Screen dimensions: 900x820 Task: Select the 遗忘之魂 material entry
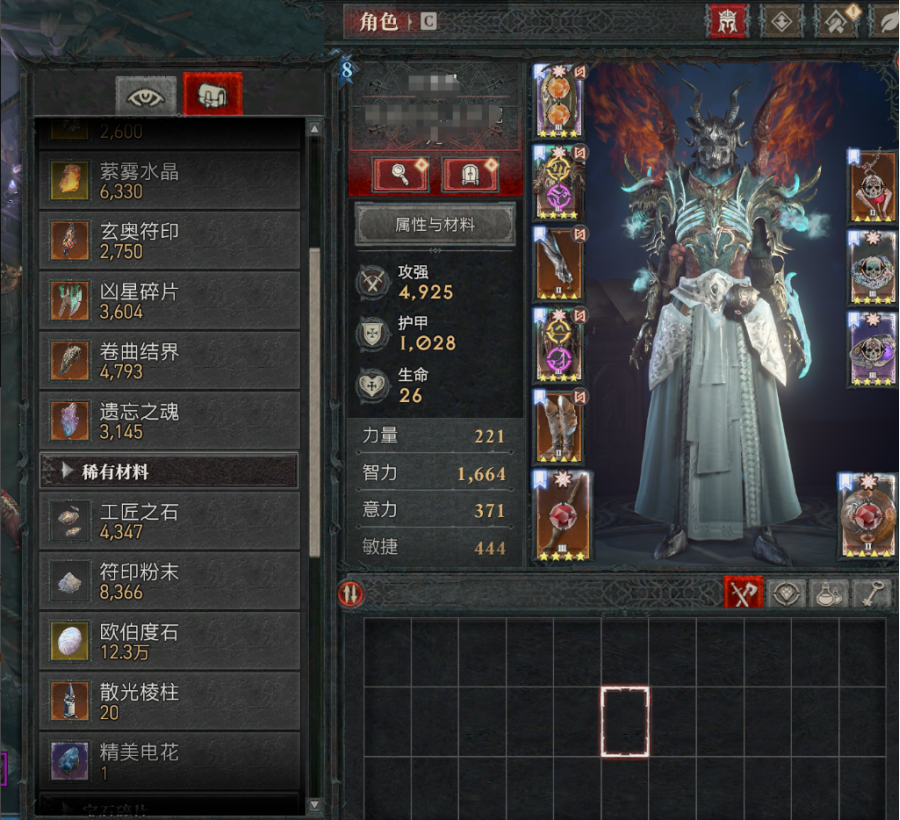coord(168,421)
